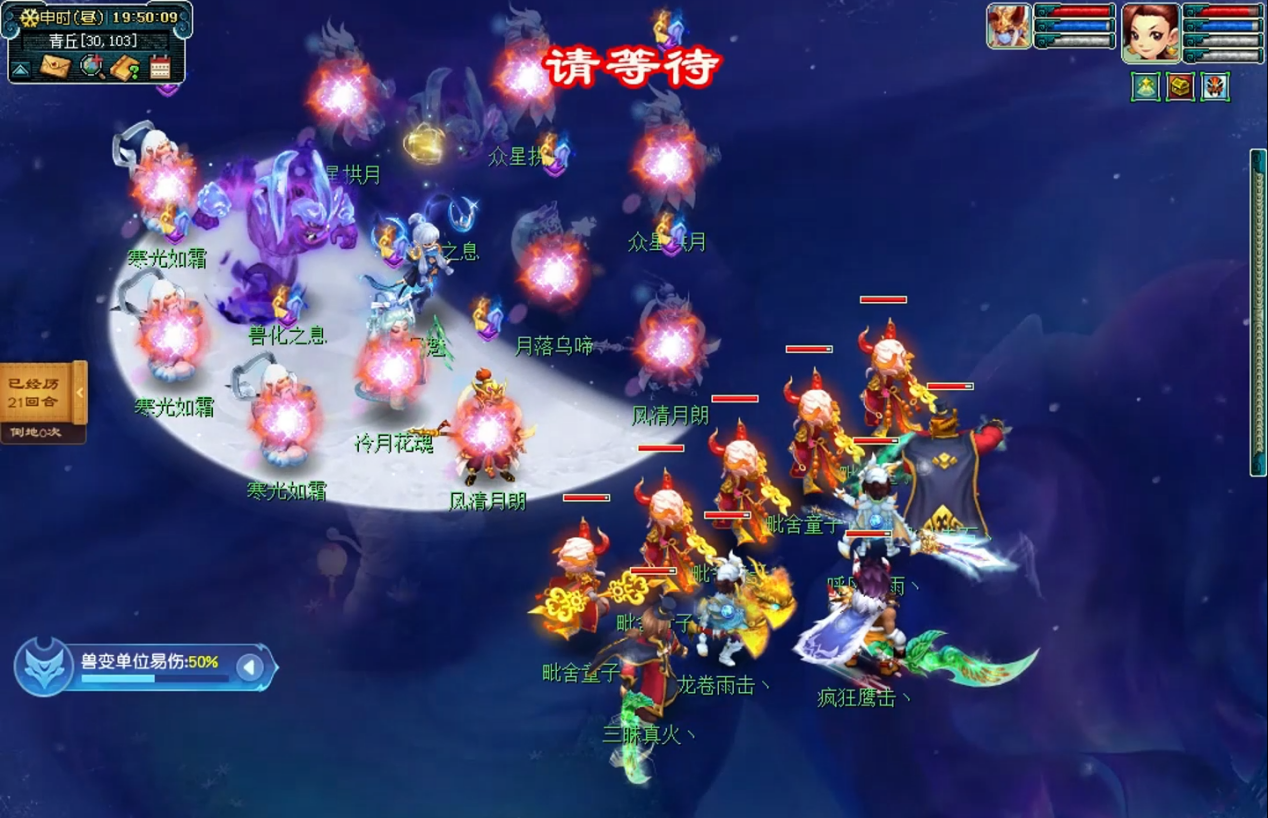Click the vertical scrollbar on right edge

[1258, 312]
